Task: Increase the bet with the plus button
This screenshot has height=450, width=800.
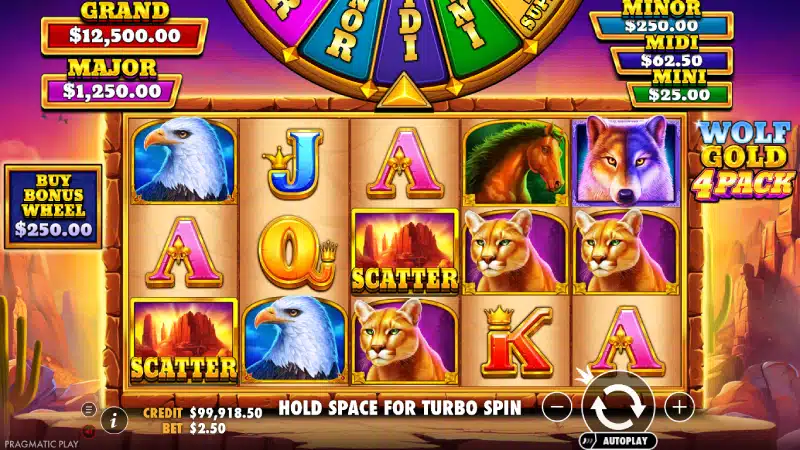Action: pos(679,407)
